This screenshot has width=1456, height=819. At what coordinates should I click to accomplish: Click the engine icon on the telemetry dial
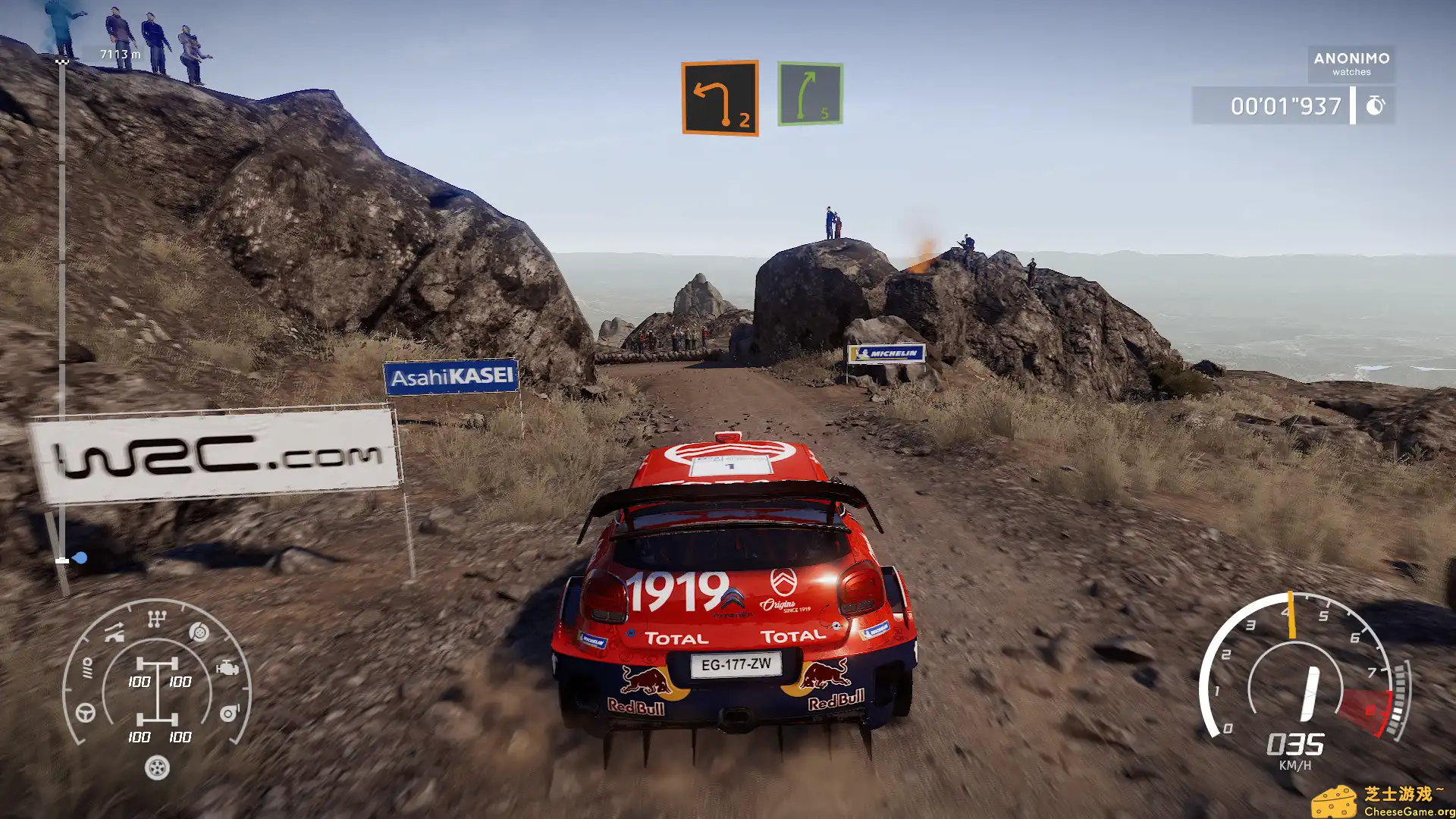tap(228, 668)
